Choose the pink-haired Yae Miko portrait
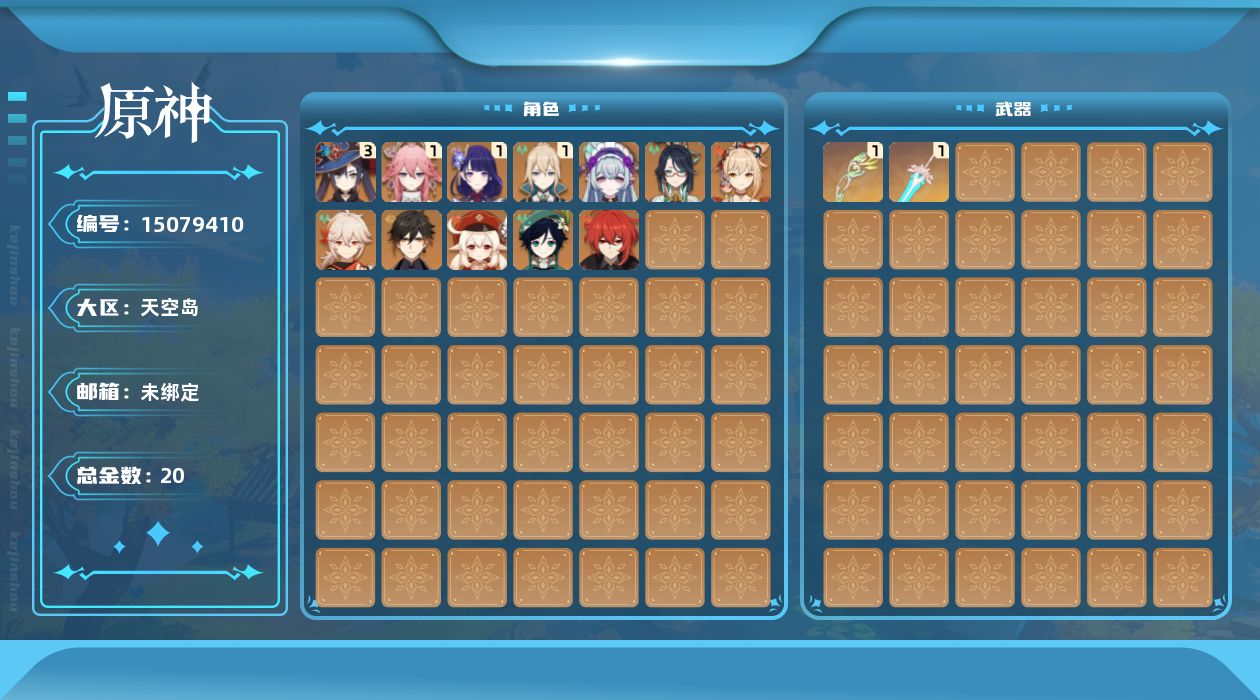The width and height of the screenshot is (1260, 700). pos(412,172)
